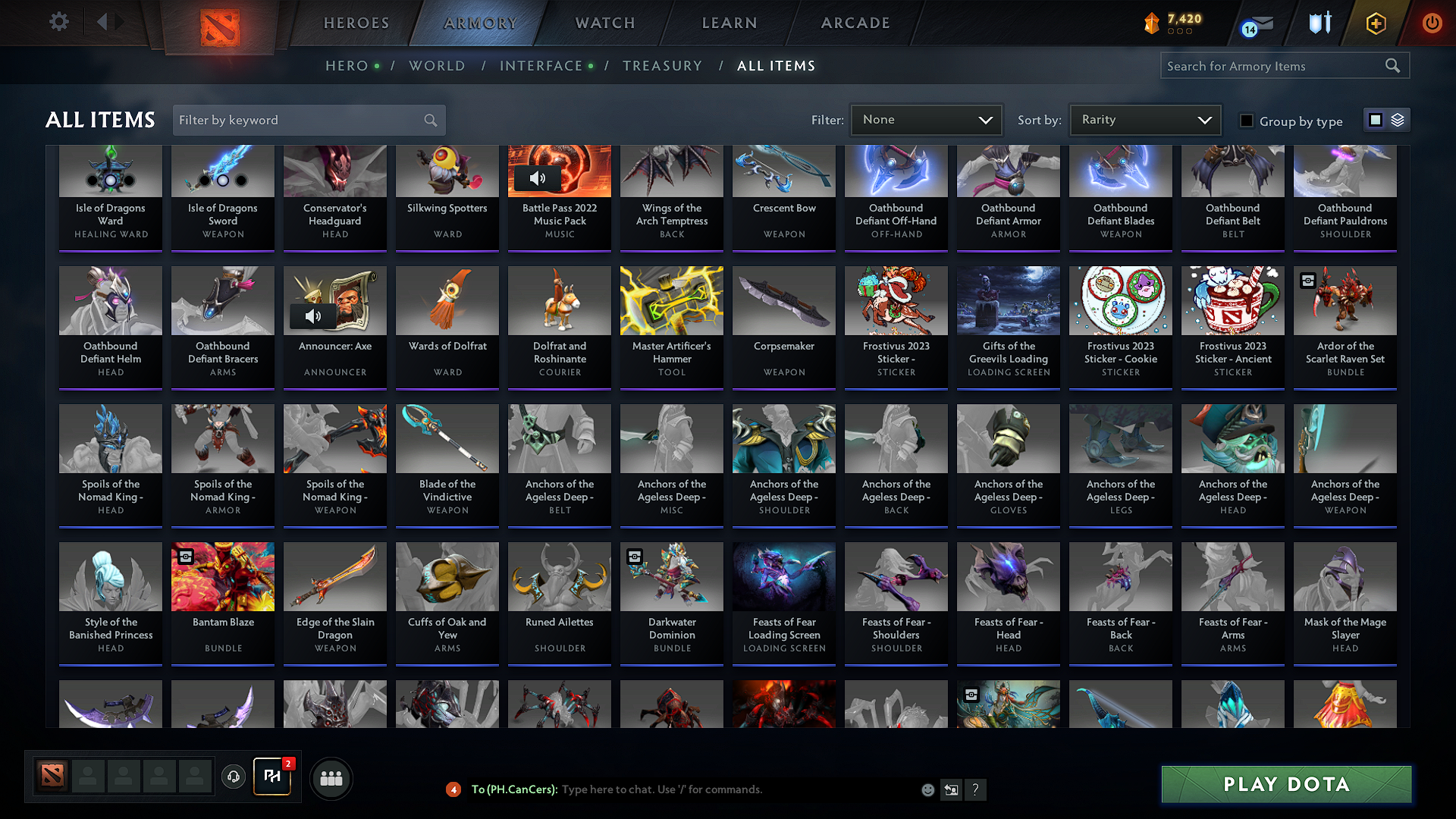
Task: Click the question mark help button near chat
Action: point(976,789)
